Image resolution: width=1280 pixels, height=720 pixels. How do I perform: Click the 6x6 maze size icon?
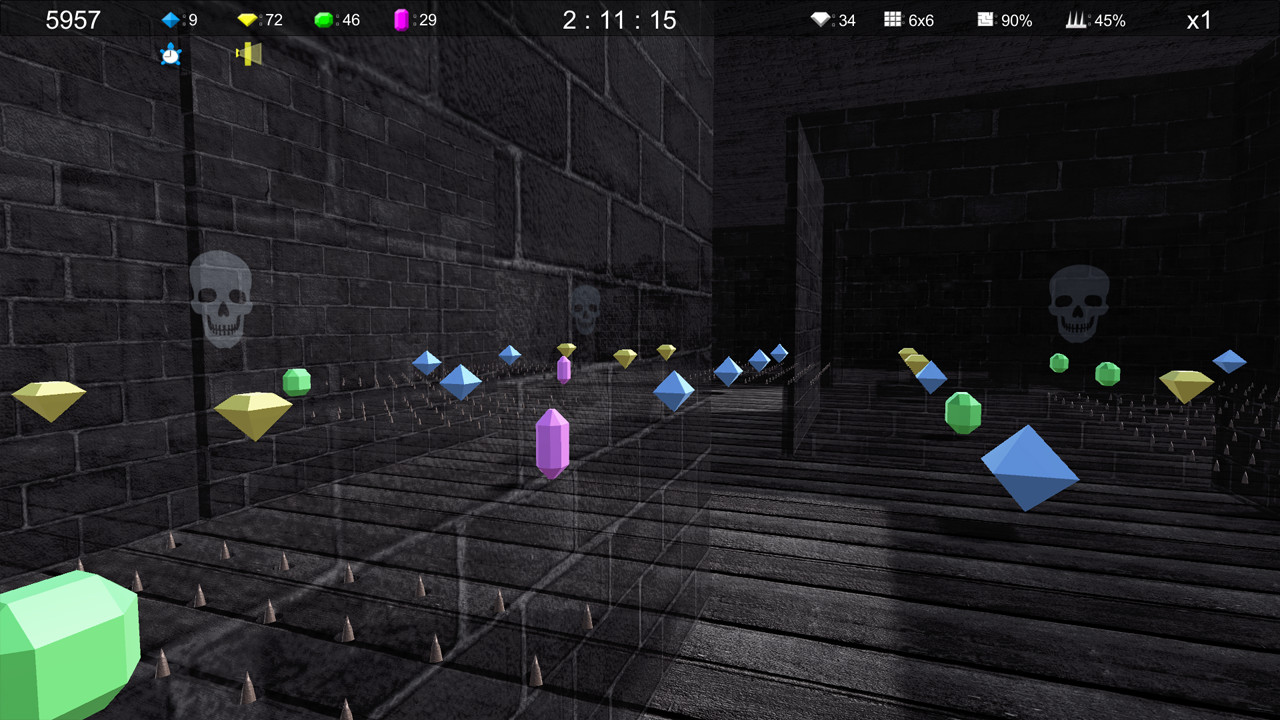click(890, 19)
